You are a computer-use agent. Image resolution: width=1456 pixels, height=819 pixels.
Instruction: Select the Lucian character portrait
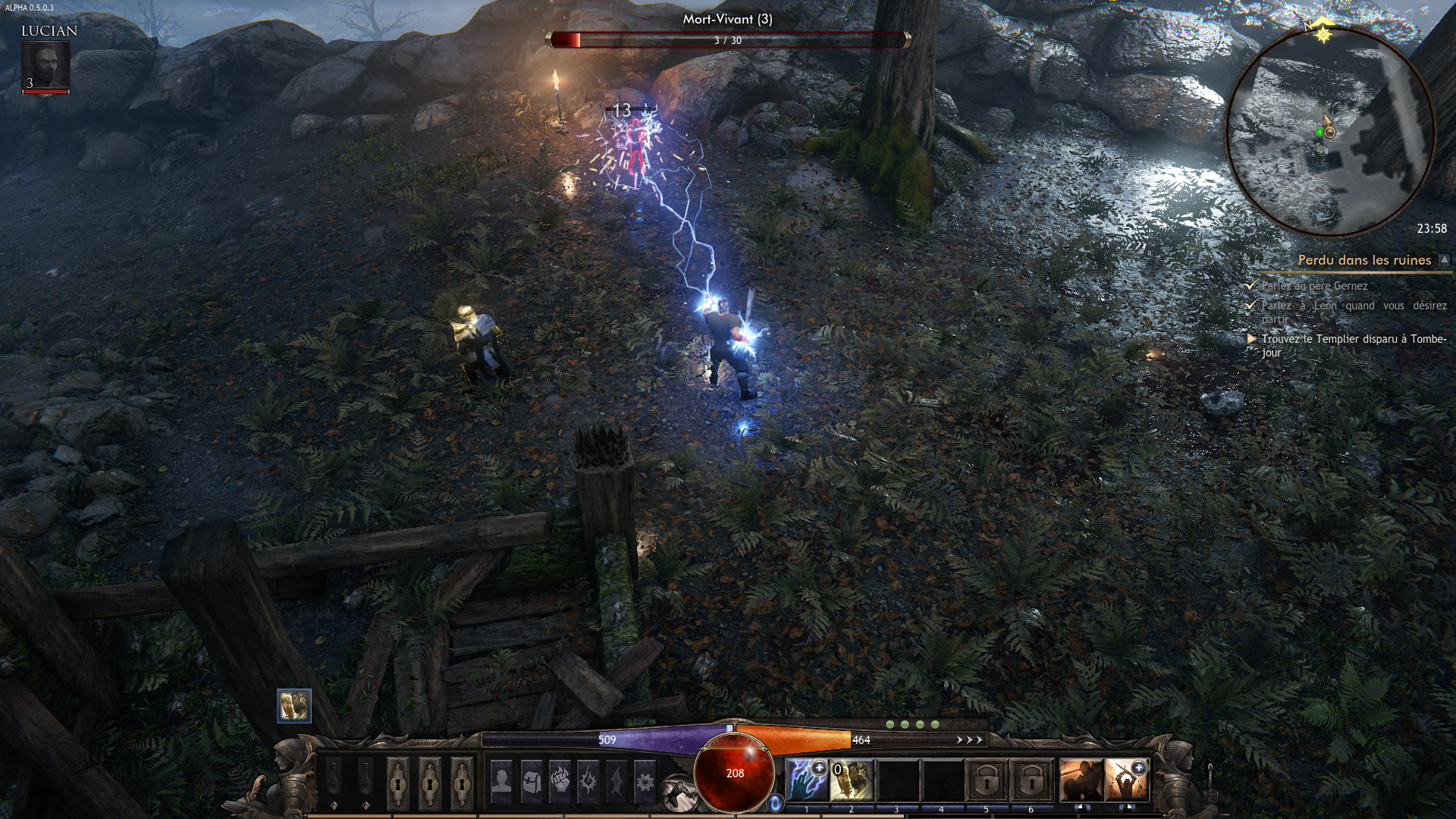coord(46,67)
